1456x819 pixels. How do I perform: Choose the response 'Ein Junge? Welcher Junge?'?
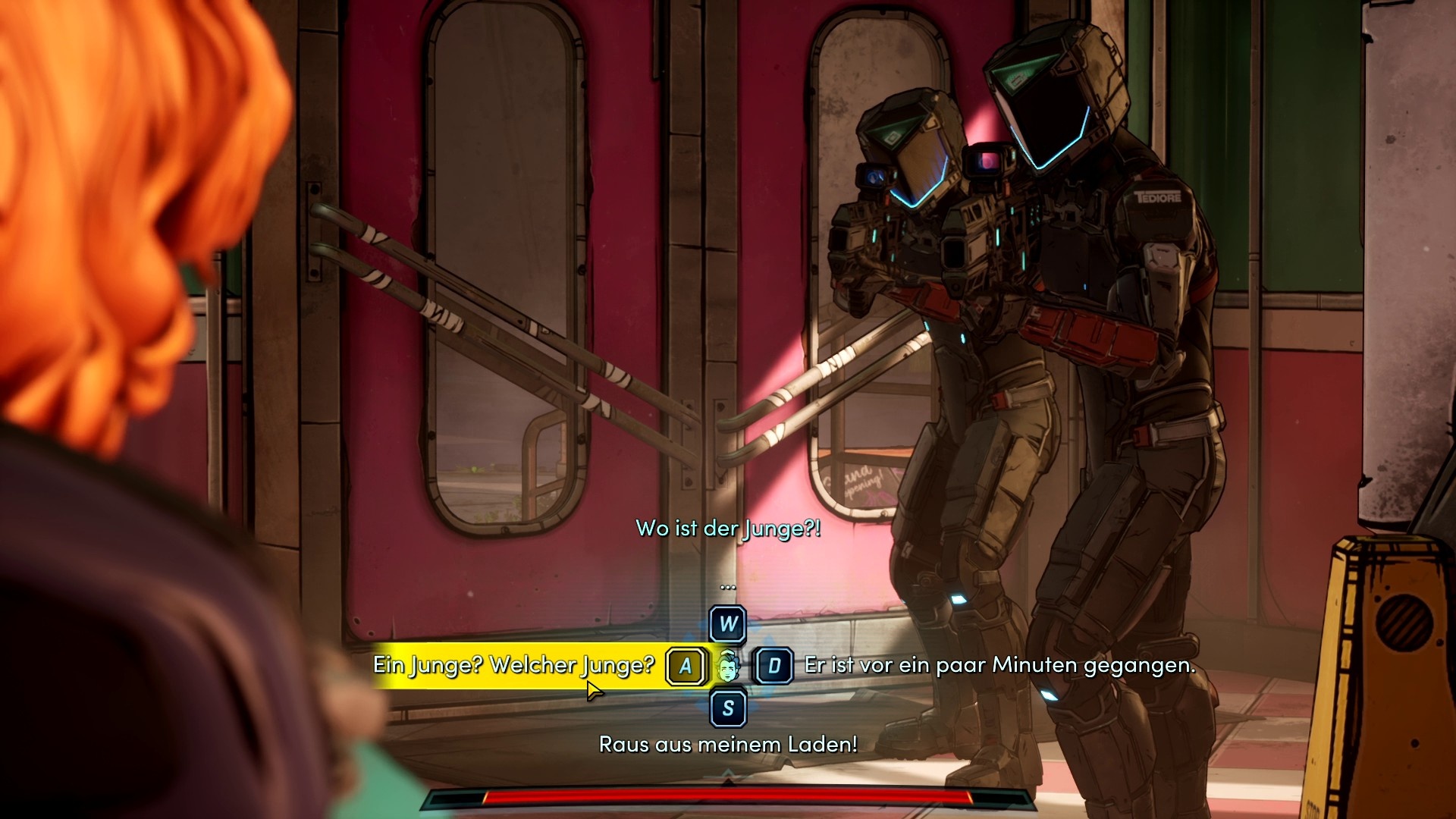pyautogui.click(x=514, y=665)
